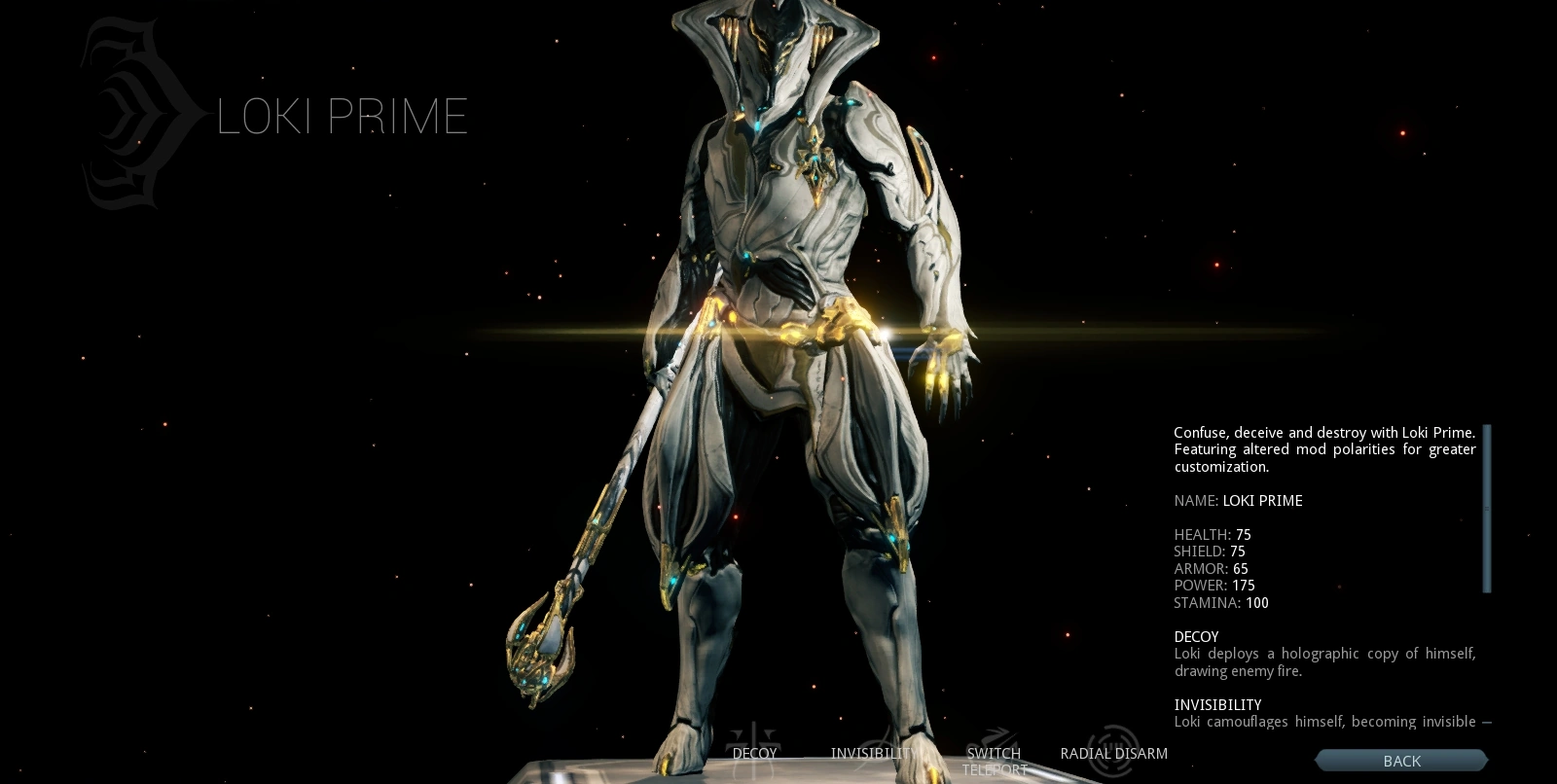The height and width of the screenshot is (784, 1557).
Task: Click the BACK button
Action: coord(1401,761)
